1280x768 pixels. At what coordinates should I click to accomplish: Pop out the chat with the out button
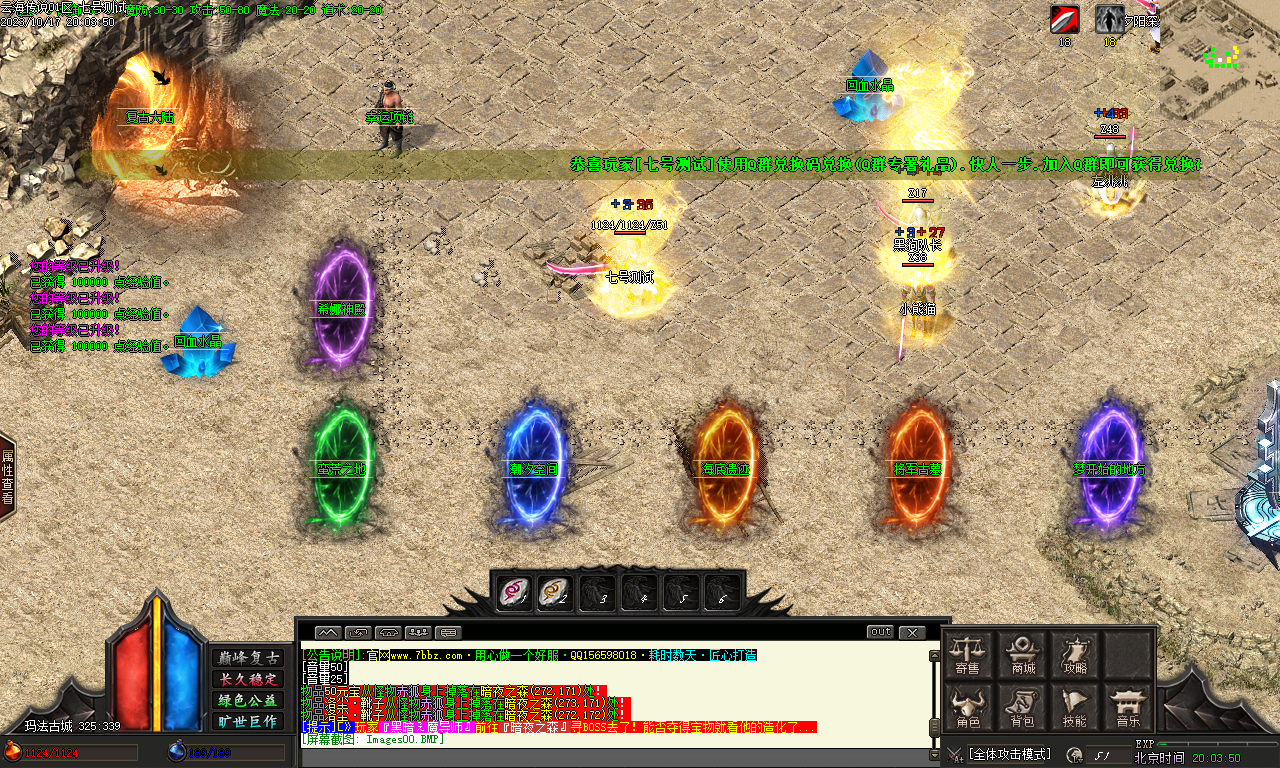pos(880,631)
